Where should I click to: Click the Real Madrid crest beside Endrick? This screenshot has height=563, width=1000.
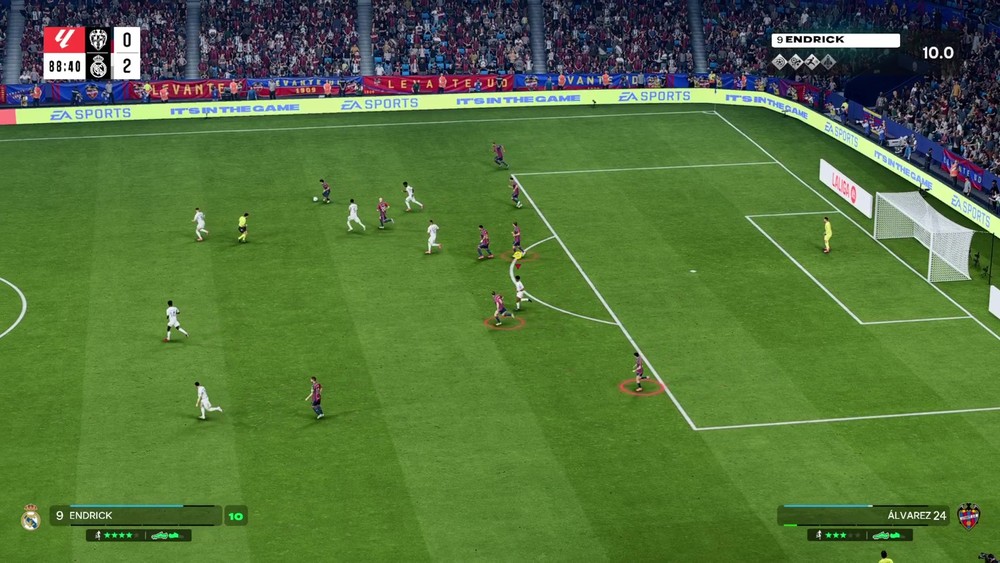click(30, 516)
